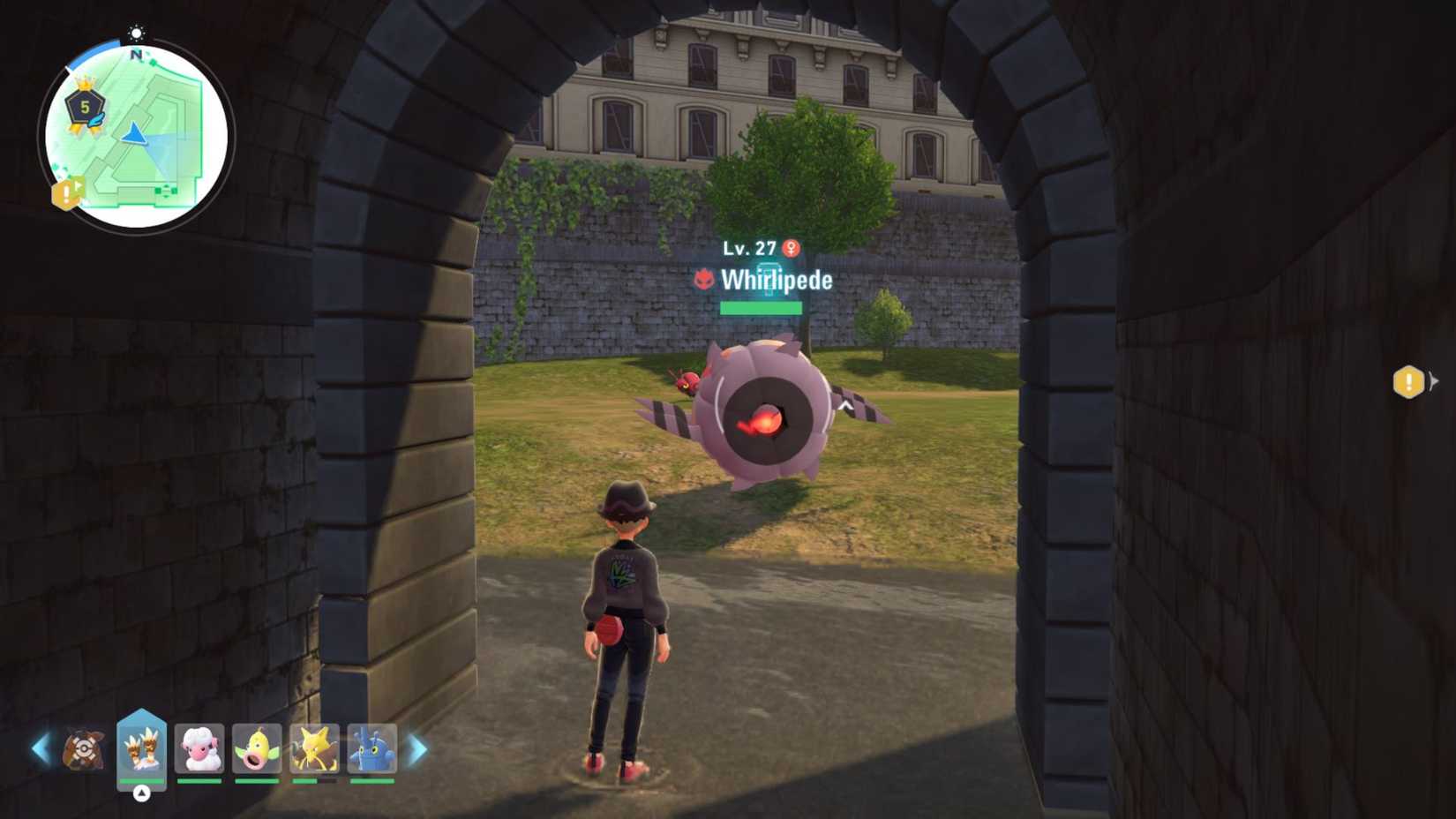Click the yellow alert marker at the right screen edge
The height and width of the screenshot is (819, 1456).
(1409, 383)
